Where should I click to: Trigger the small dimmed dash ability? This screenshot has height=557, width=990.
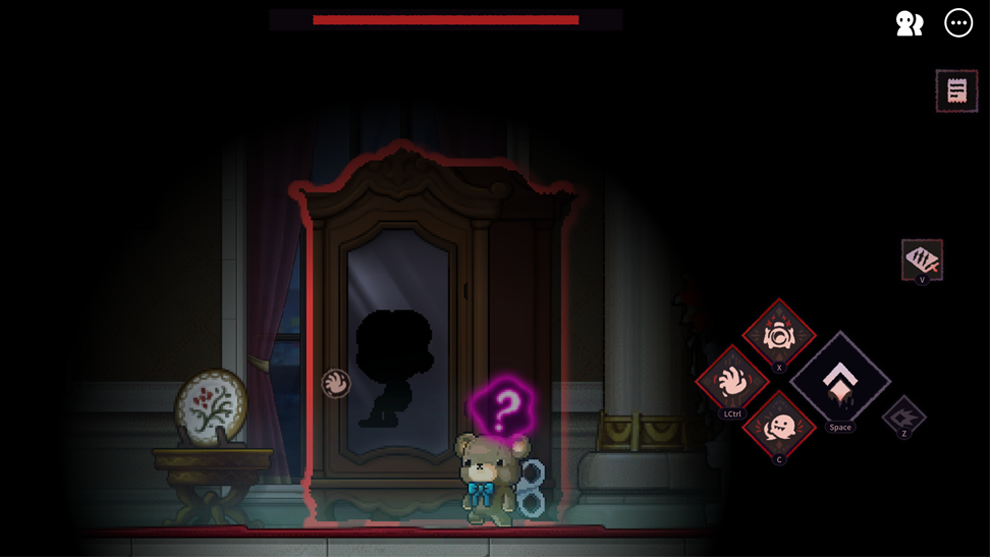click(904, 415)
